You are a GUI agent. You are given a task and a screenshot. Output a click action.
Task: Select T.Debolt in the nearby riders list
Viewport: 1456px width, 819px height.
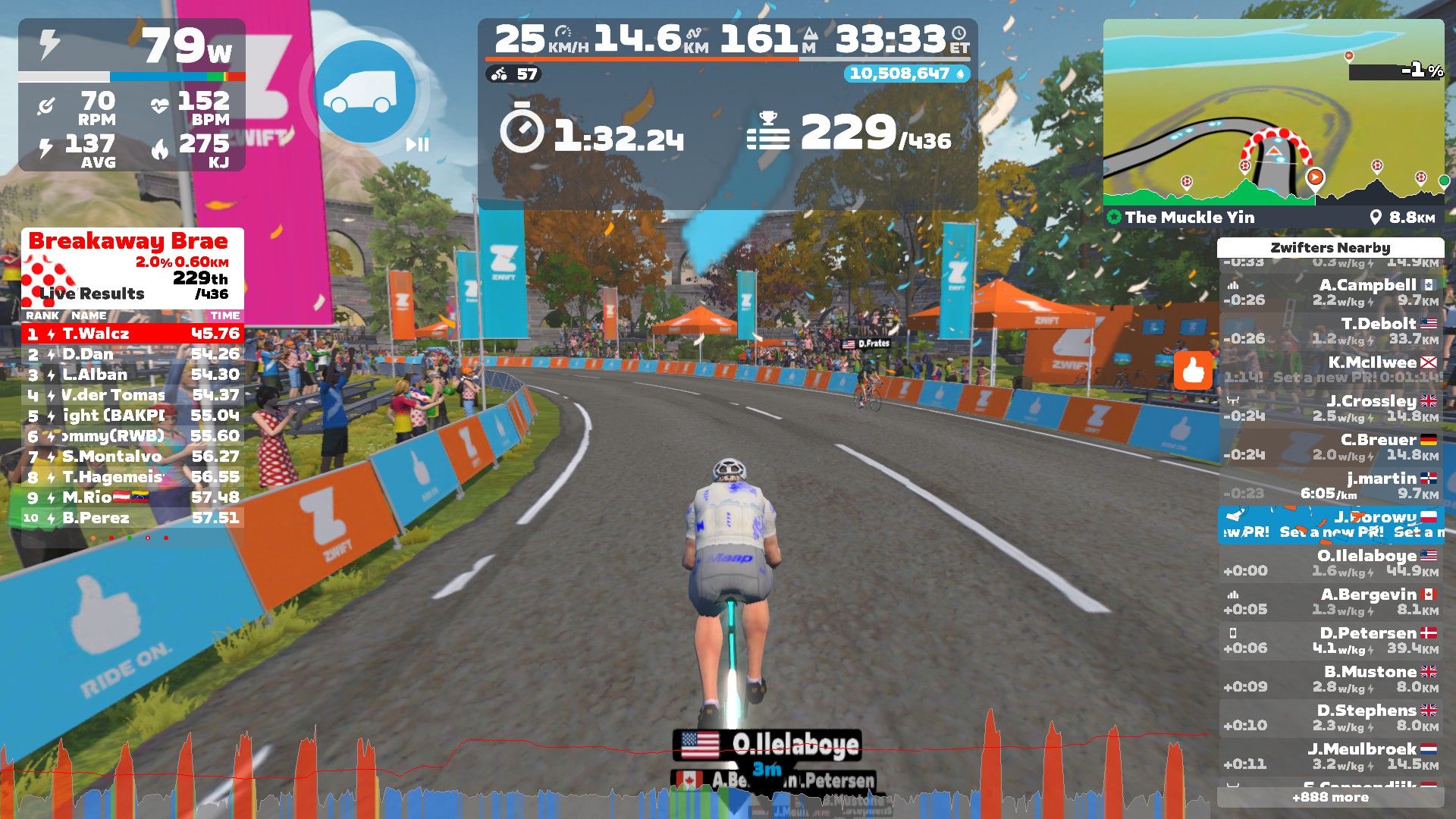[1331, 331]
